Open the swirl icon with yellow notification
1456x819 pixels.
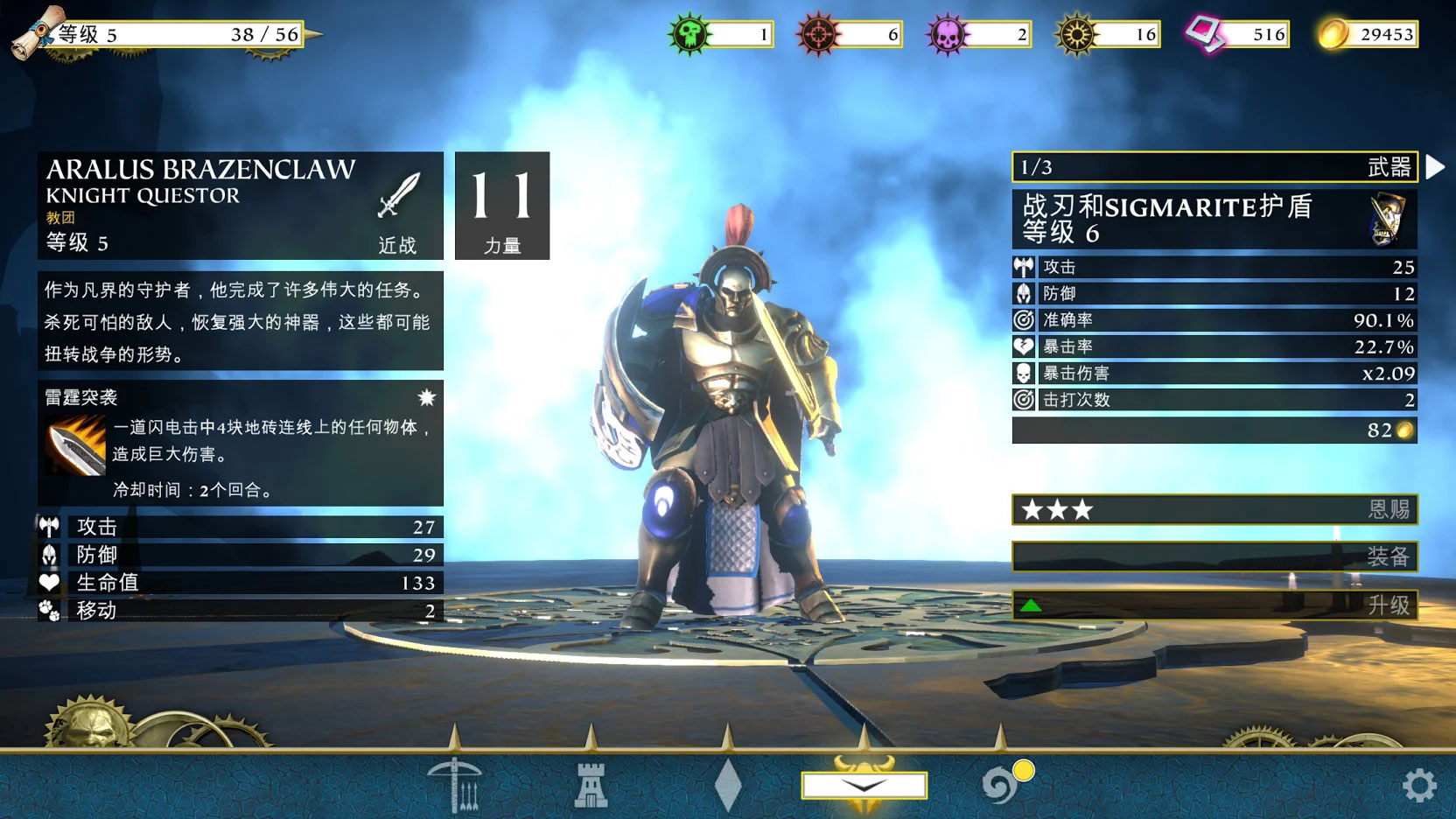point(1000,785)
